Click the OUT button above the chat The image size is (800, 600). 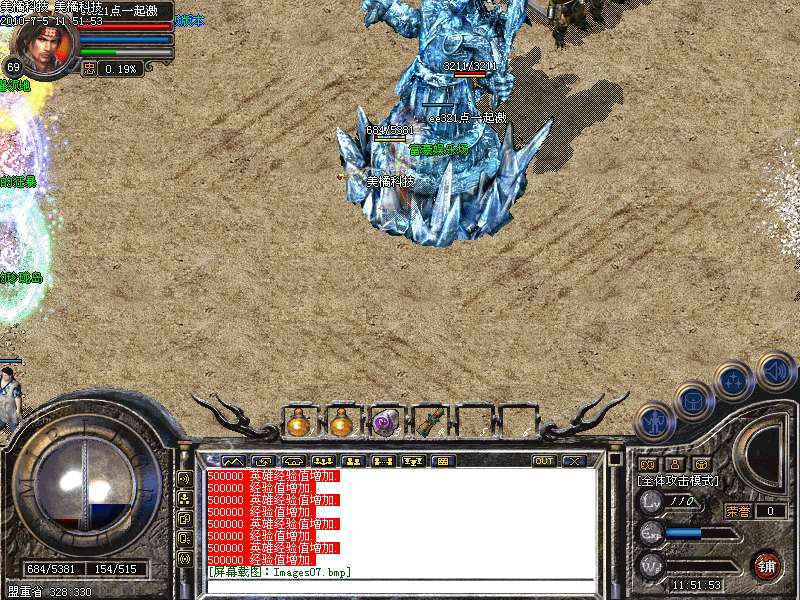(543, 461)
